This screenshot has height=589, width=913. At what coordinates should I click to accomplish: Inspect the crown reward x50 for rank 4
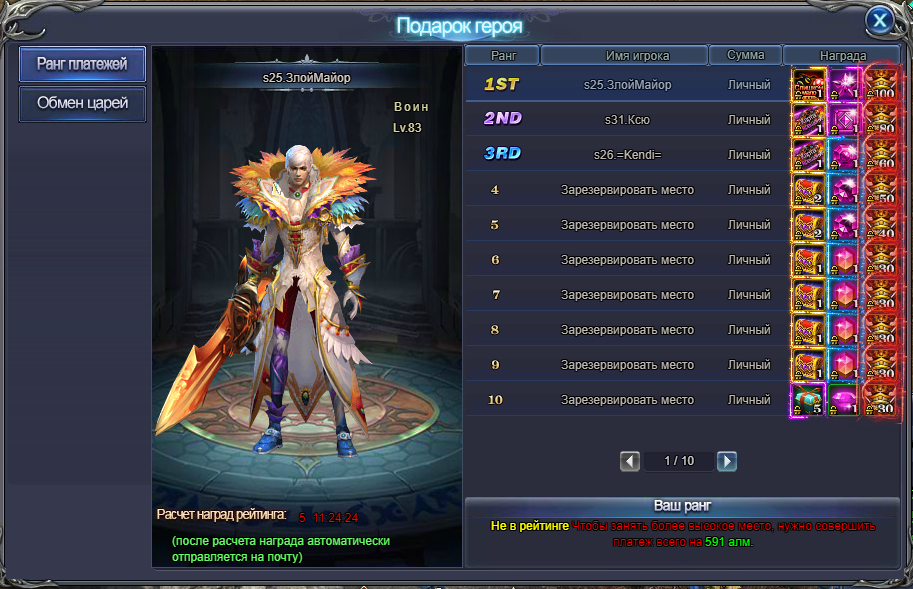click(880, 190)
